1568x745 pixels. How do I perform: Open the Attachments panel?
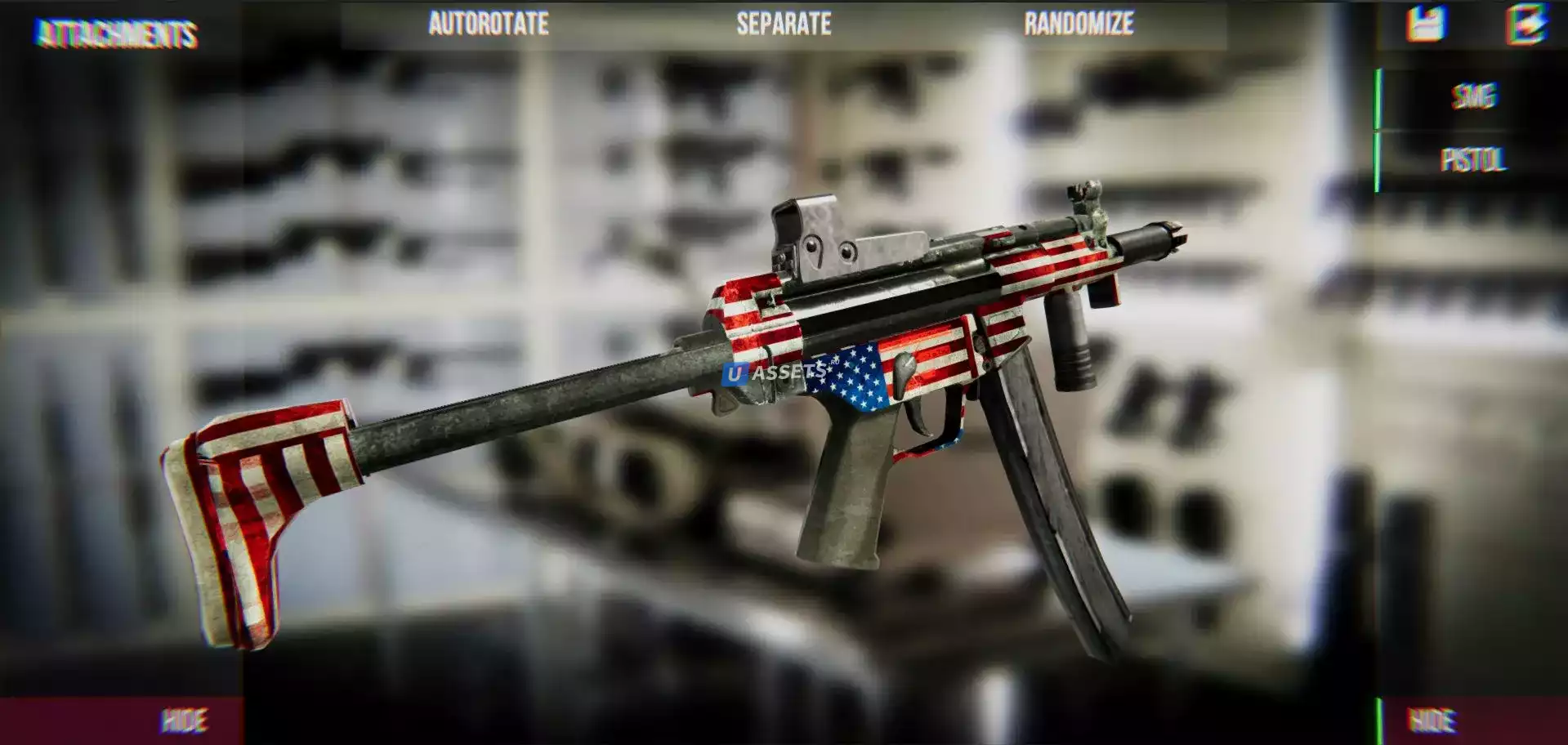point(117,34)
